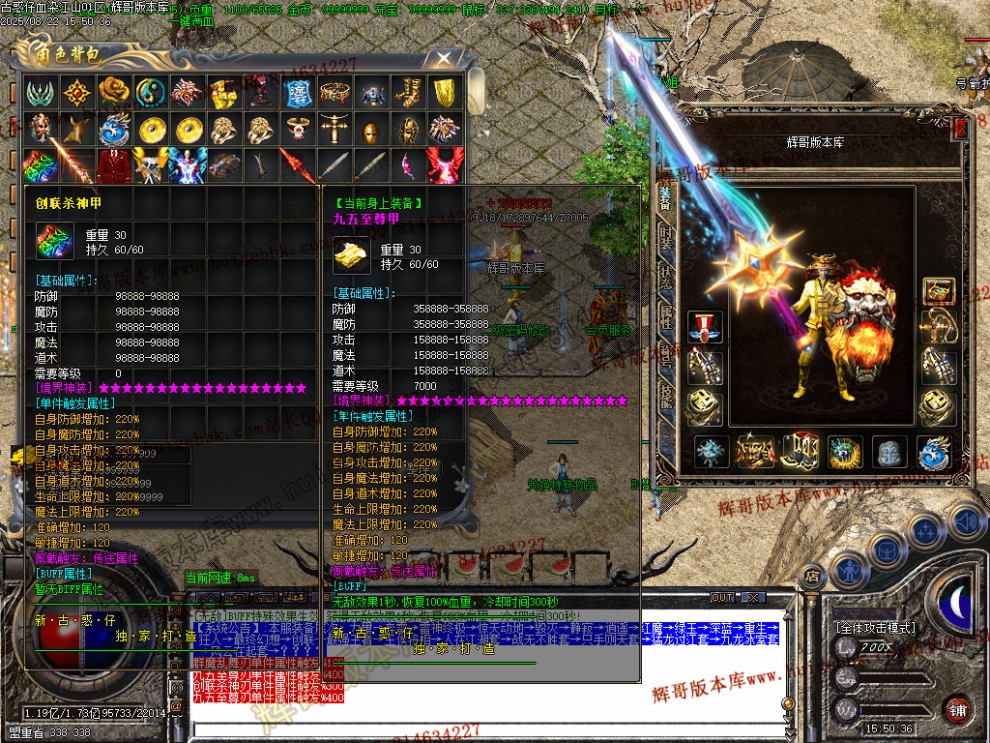
Task: Close the character bag window
Action: tap(444, 59)
